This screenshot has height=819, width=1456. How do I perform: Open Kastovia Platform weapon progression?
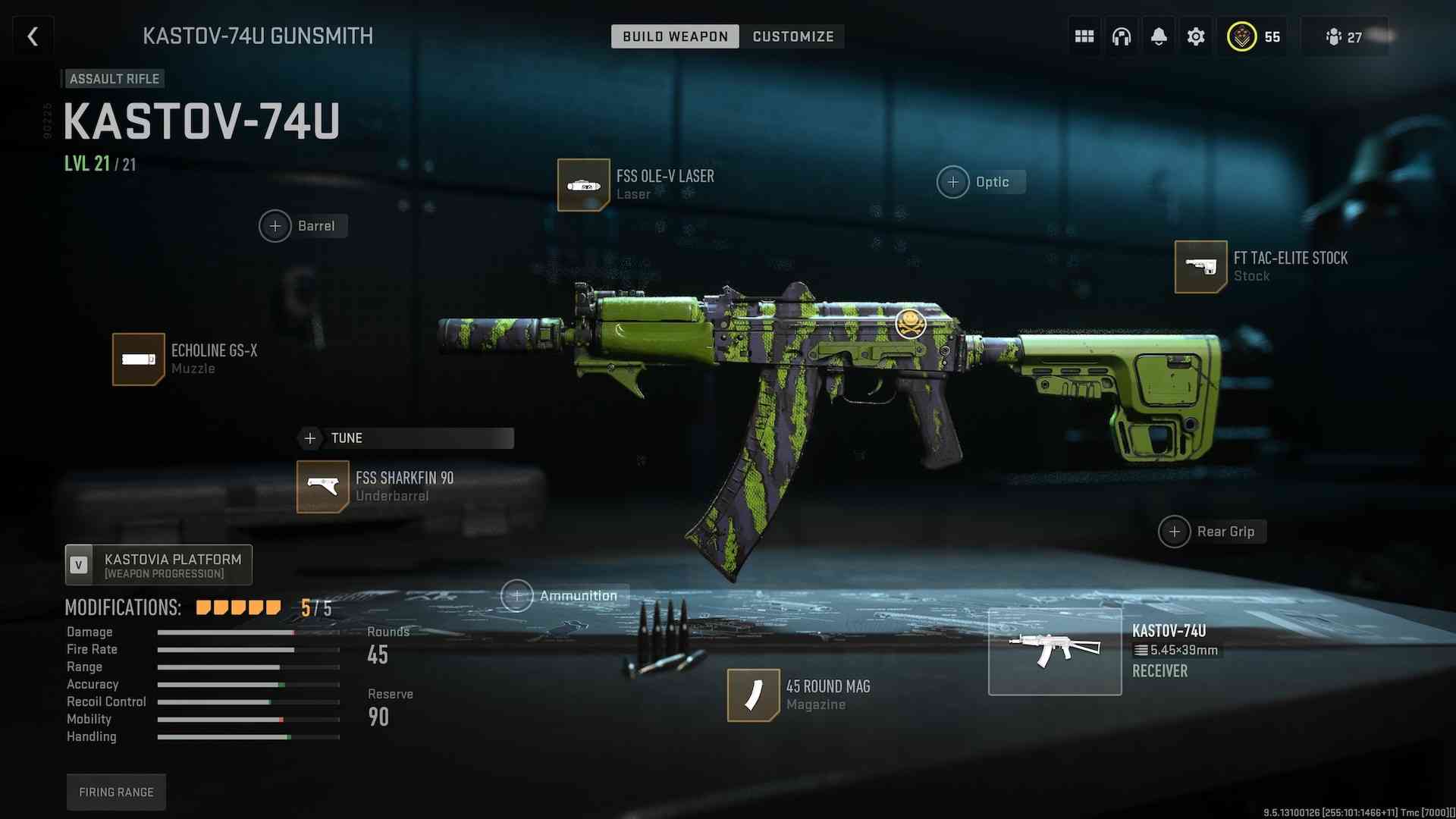pyautogui.click(x=158, y=565)
